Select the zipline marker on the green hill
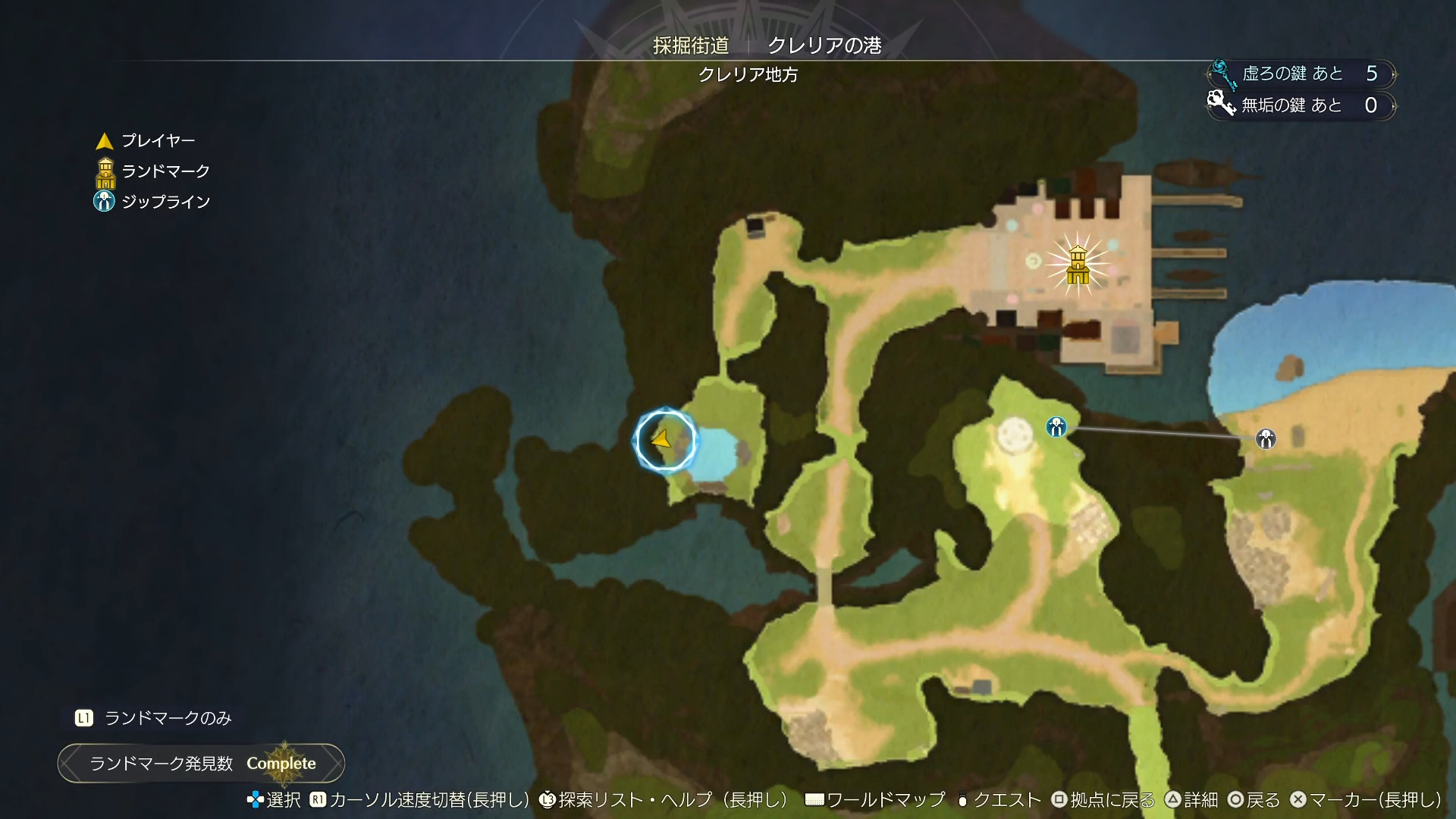The image size is (1456, 819). point(1056,427)
